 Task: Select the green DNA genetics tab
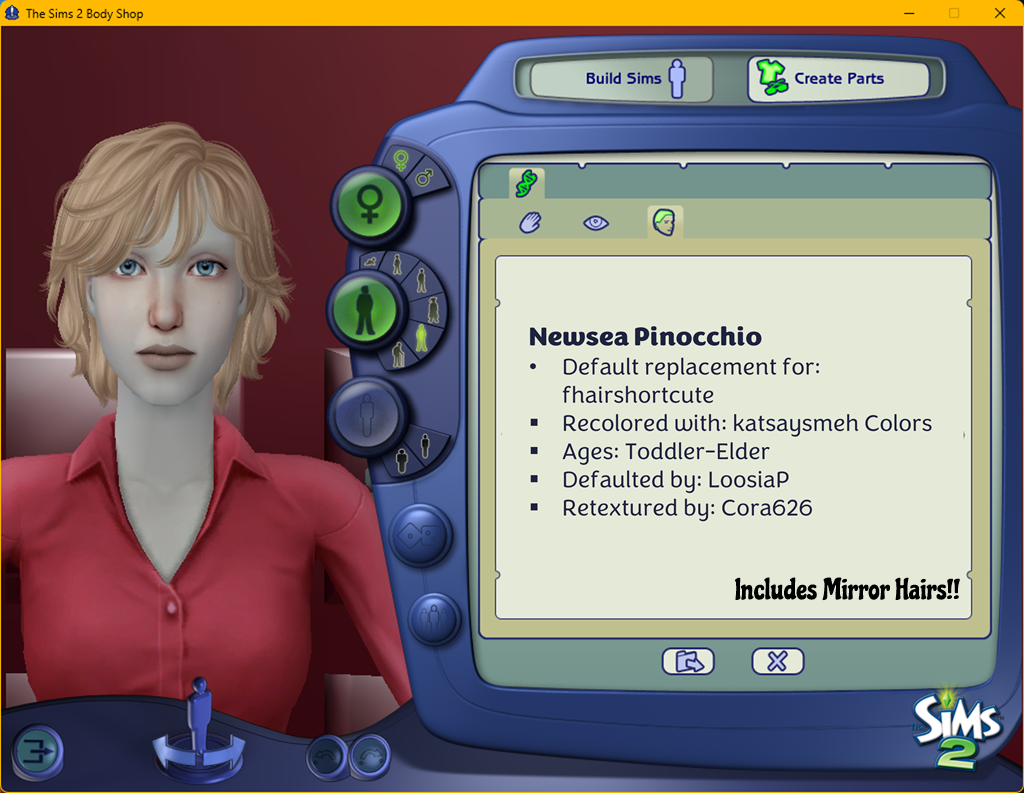tap(526, 183)
